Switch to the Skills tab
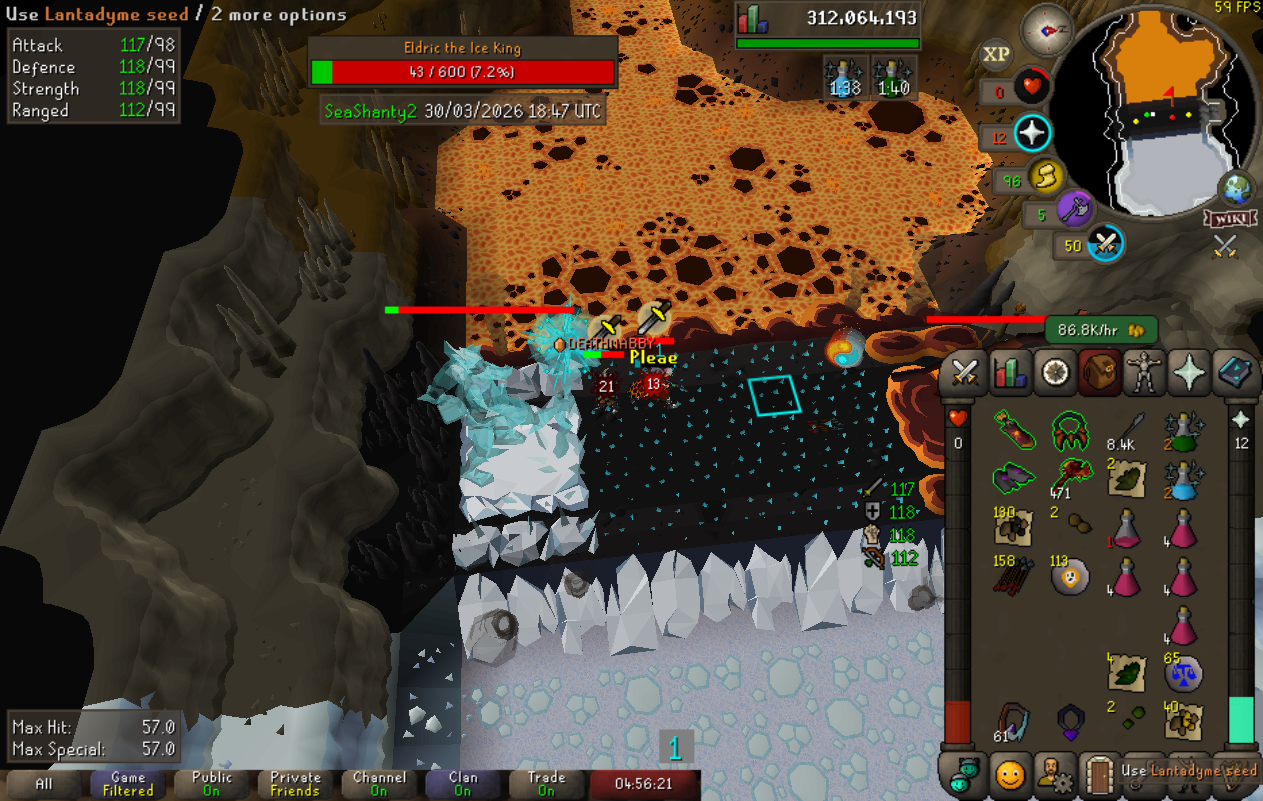 (1010, 372)
